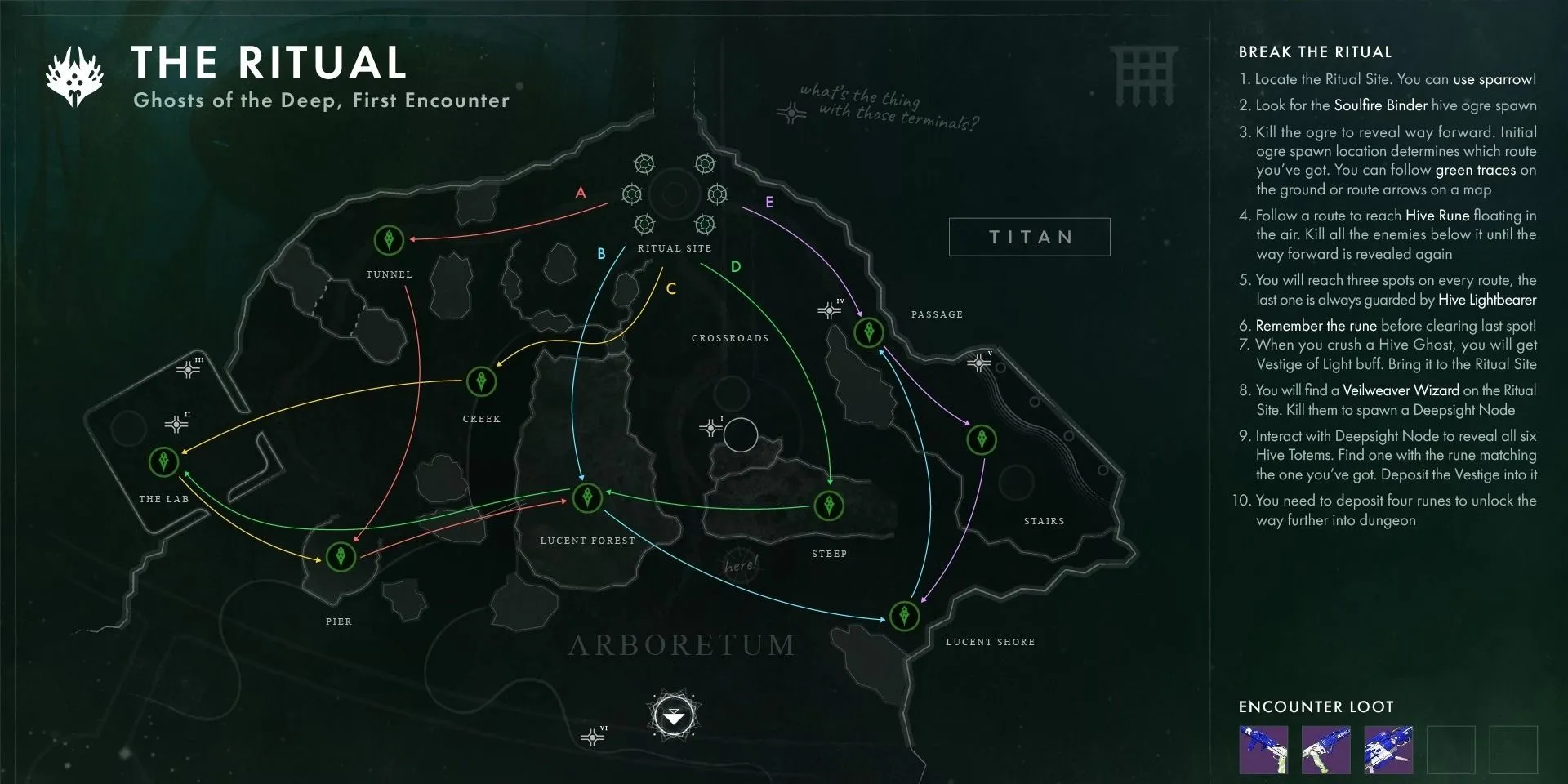Screen dimensions: 1568x784
Task: Select the Ritual Site center circle
Action: pyautogui.click(x=675, y=194)
